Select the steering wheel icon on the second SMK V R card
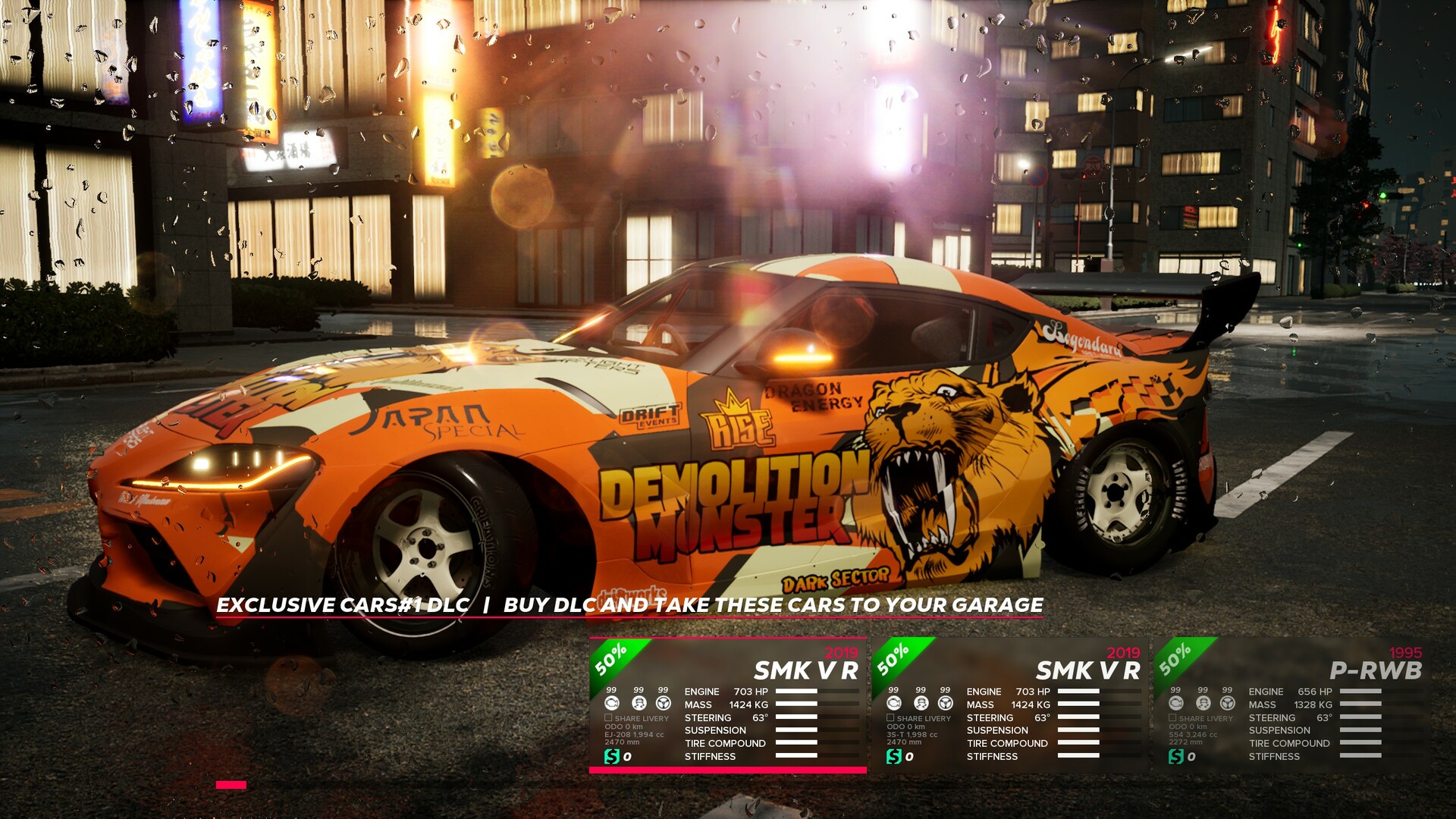The width and height of the screenshot is (1456, 819). tap(946, 703)
